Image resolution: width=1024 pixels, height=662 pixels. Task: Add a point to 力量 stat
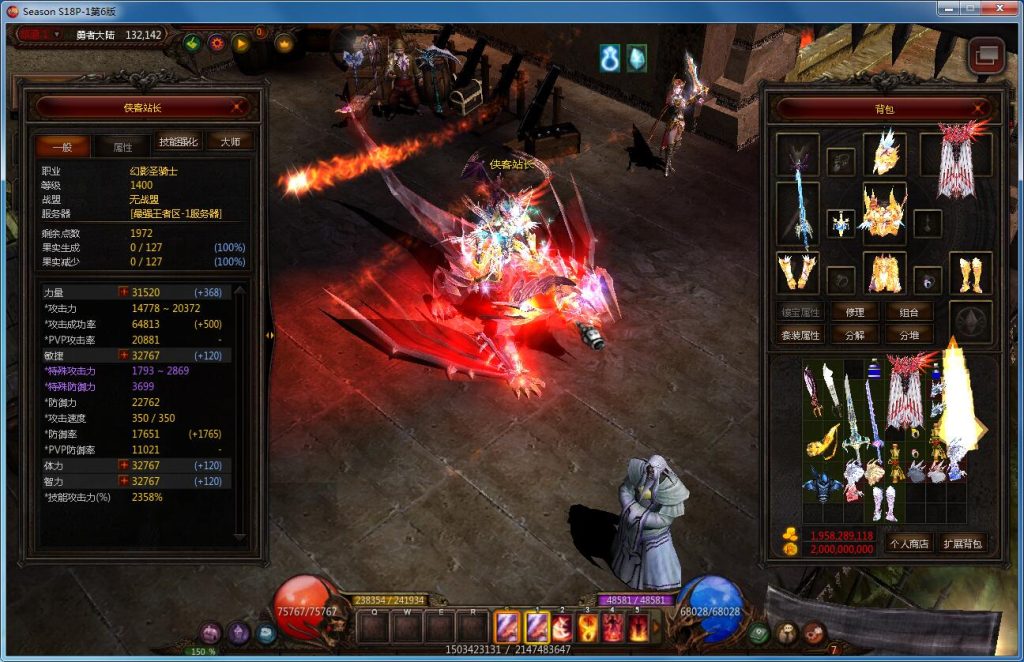pos(124,292)
